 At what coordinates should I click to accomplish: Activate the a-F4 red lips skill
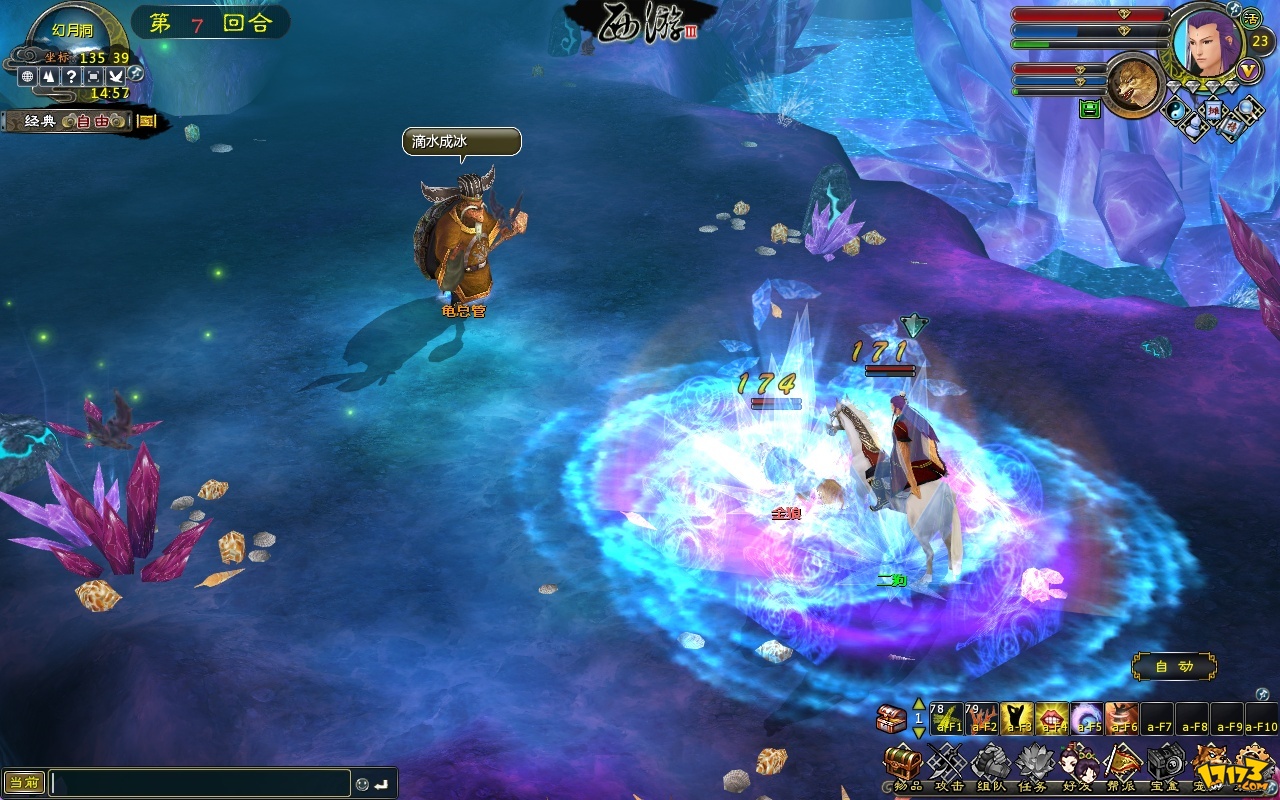click(x=1052, y=718)
